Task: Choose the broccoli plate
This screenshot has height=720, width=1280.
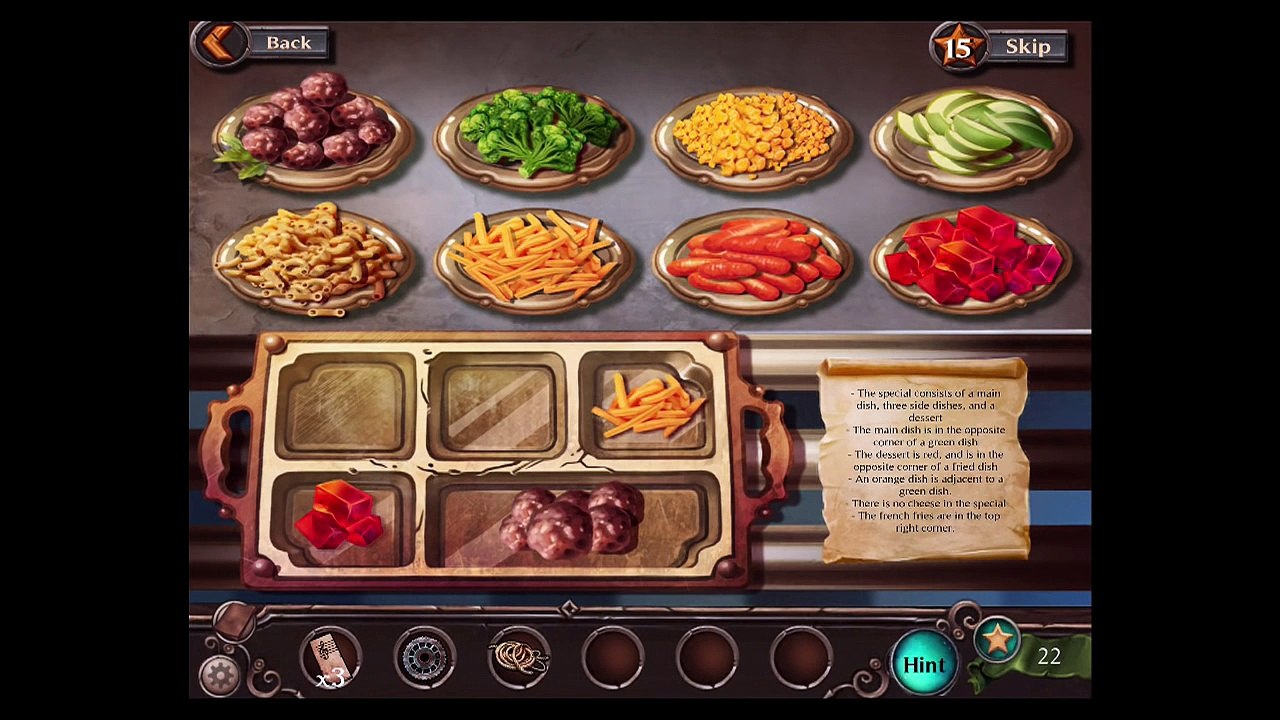Action: point(535,131)
